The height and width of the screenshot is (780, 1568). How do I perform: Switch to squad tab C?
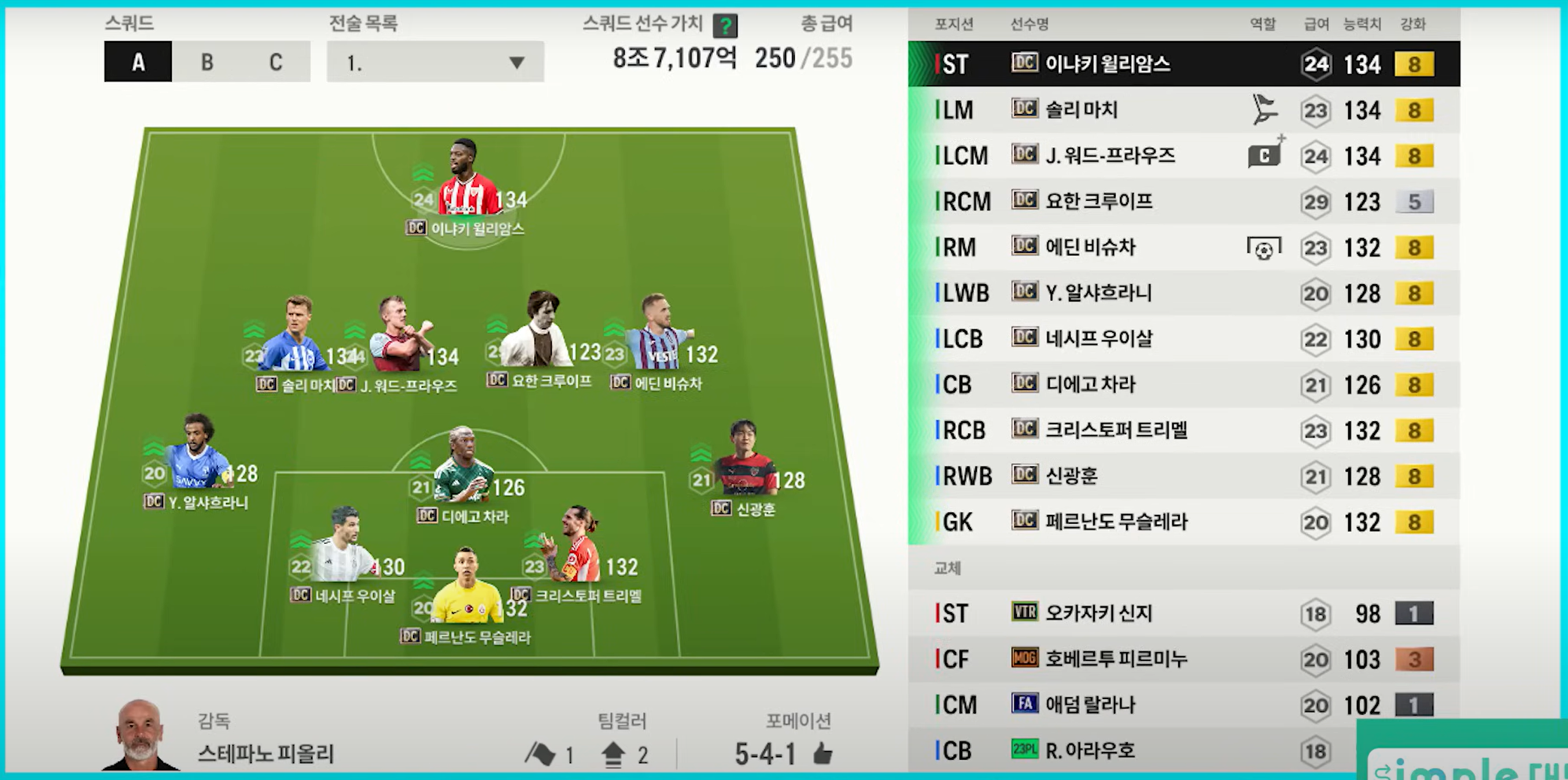tap(276, 62)
